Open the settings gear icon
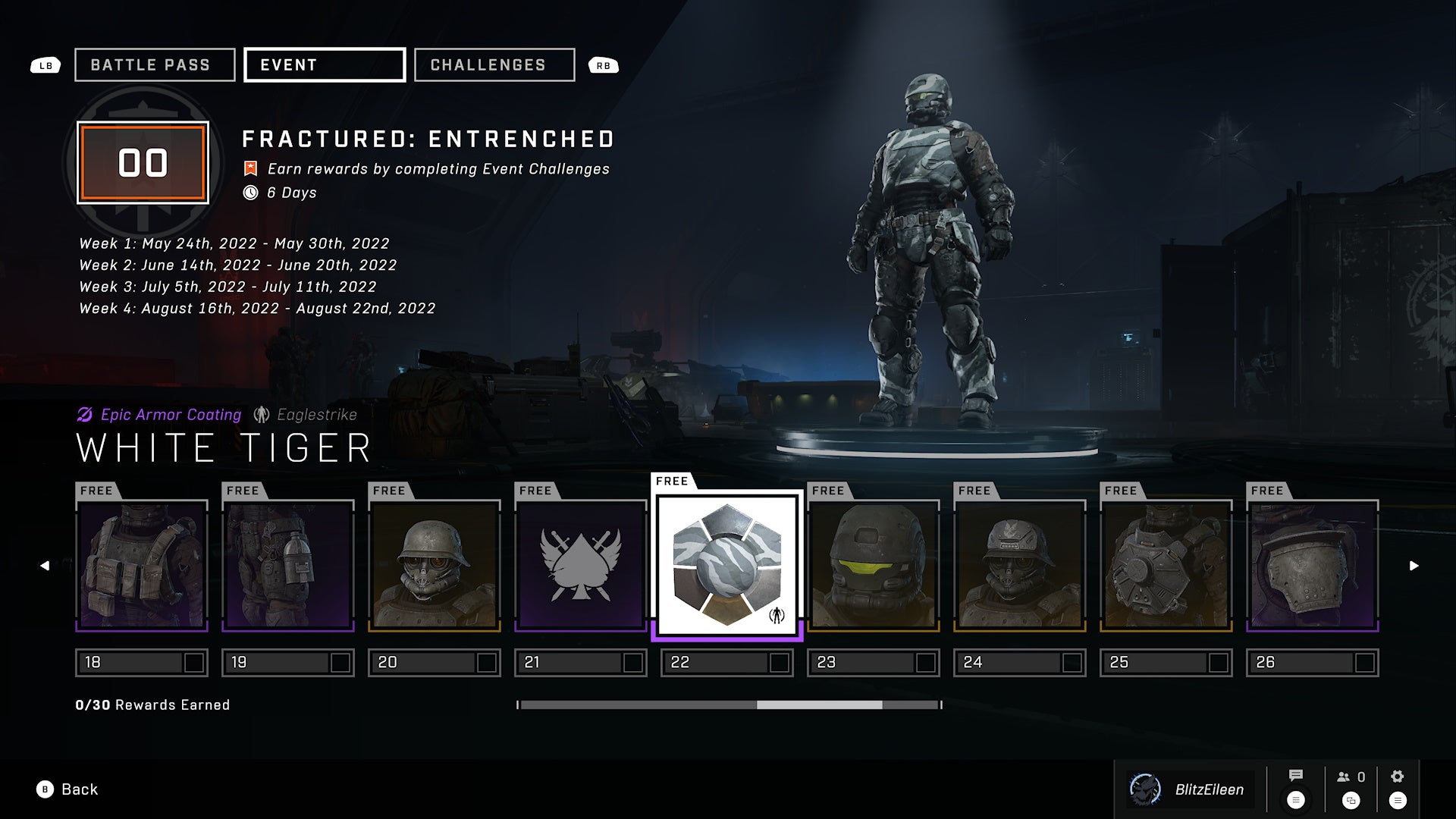The height and width of the screenshot is (819, 1456). (1398, 777)
